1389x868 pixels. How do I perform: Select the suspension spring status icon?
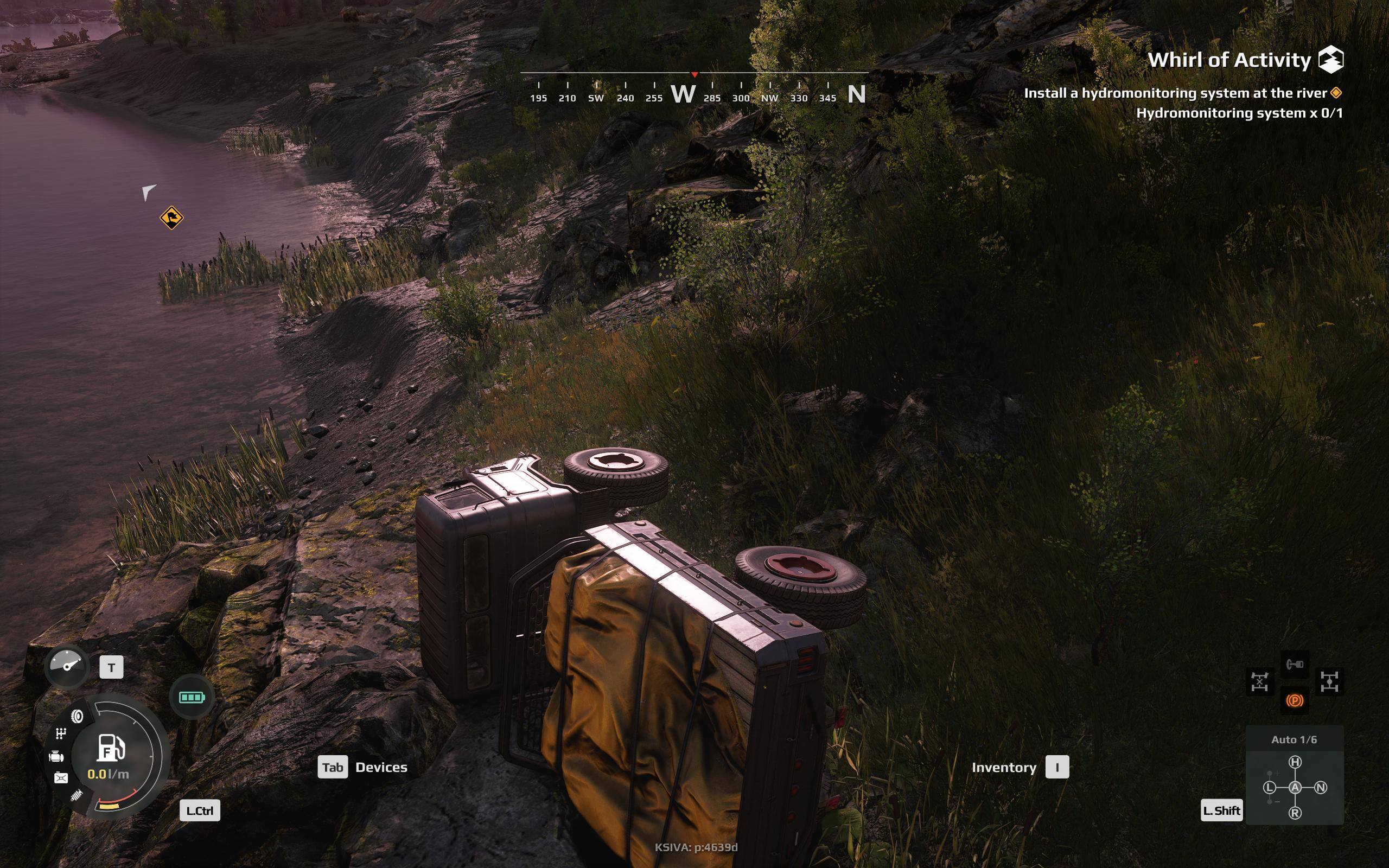77,796
